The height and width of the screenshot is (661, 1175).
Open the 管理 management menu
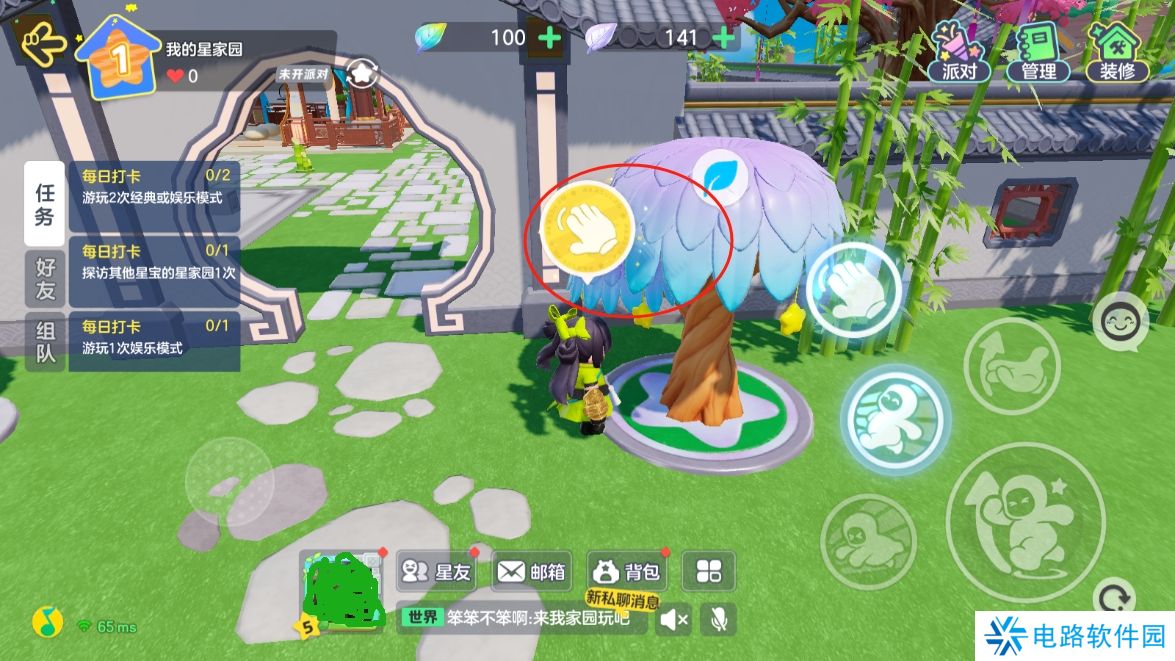click(x=1038, y=52)
